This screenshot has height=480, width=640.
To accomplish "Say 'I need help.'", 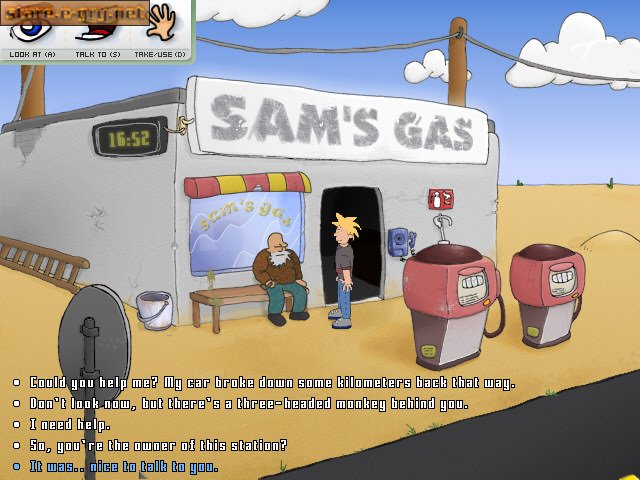I will pyautogui.click(x=70, y=425).
